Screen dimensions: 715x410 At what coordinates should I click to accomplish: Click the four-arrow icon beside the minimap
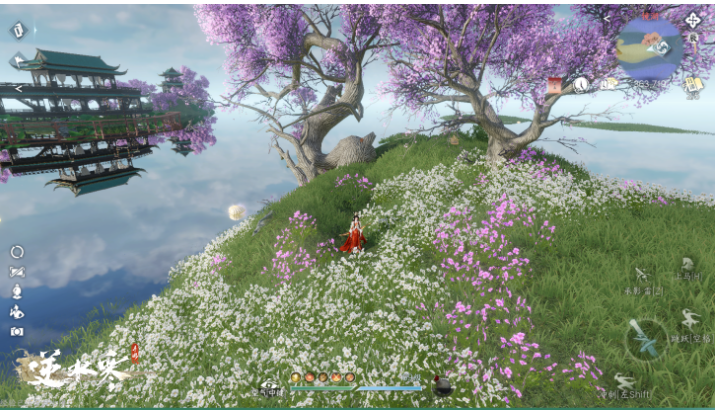coord(692,18)
